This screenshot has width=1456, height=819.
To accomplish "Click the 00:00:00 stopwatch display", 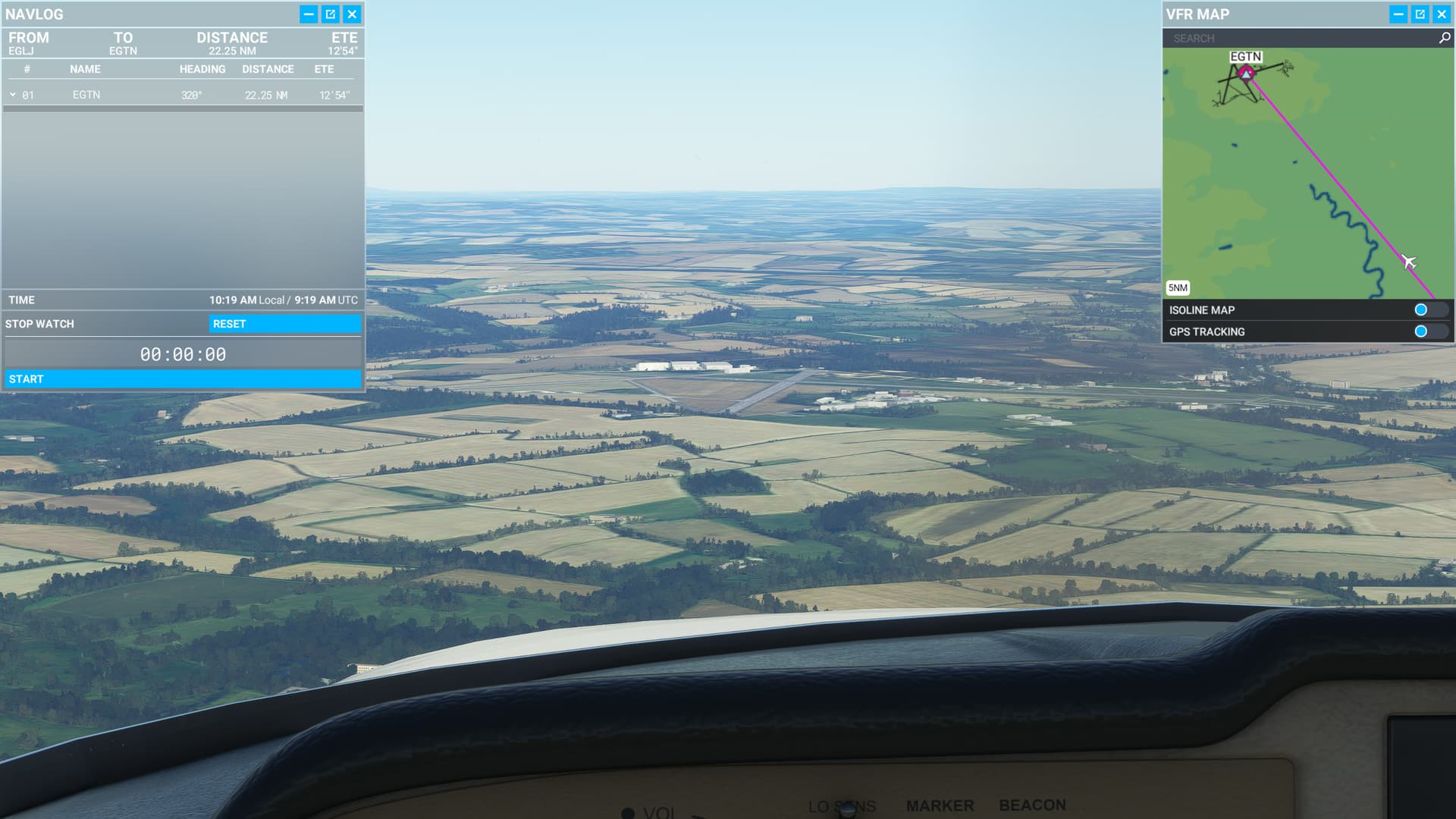I will [183, 353].
